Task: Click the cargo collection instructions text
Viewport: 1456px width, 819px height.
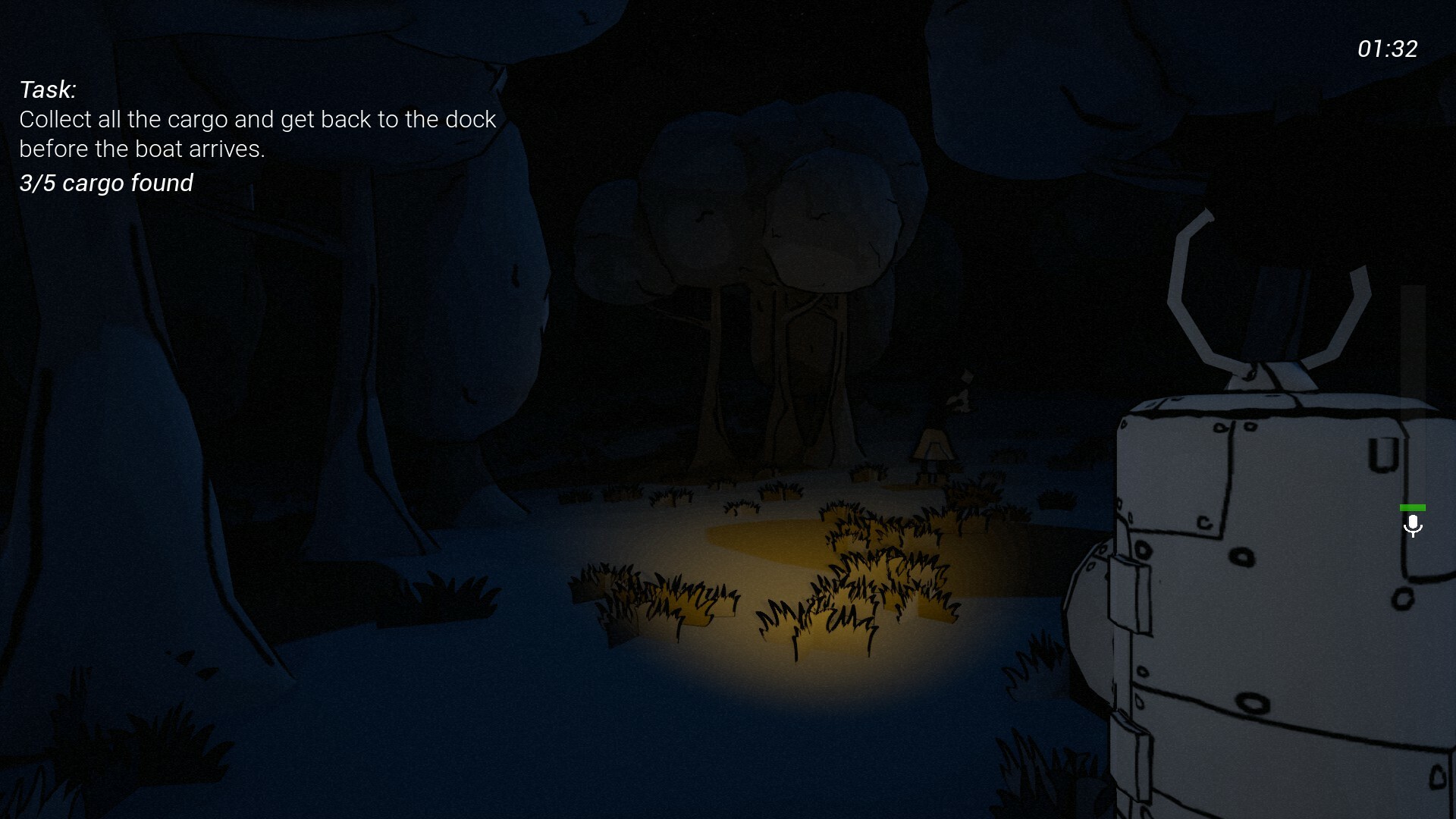Action: click(257, 133)
